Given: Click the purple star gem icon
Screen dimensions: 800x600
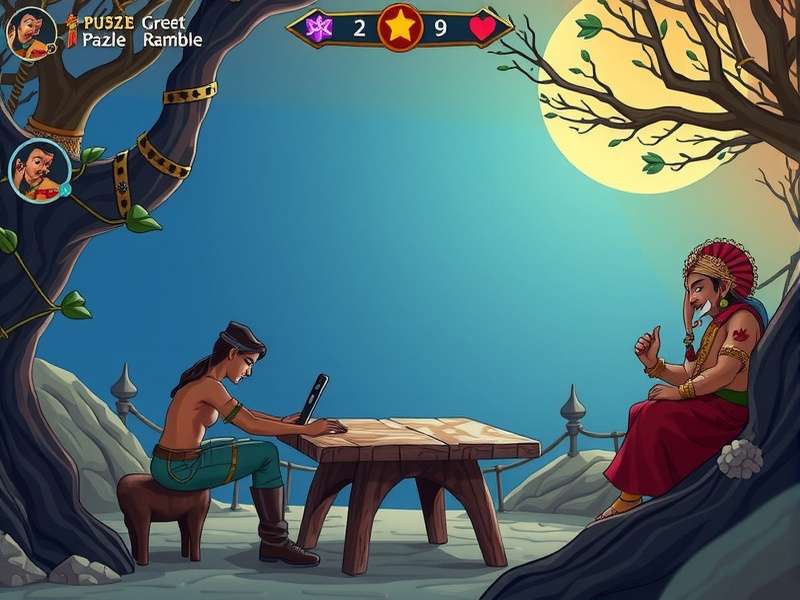Looking at the screenshot, I should (x=319, y=28).
